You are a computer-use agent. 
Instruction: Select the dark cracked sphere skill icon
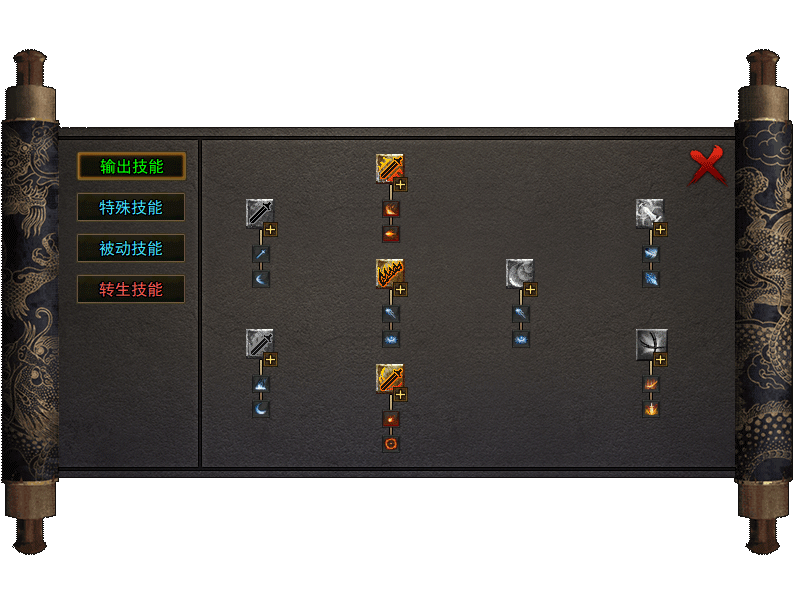click(650, 343)
